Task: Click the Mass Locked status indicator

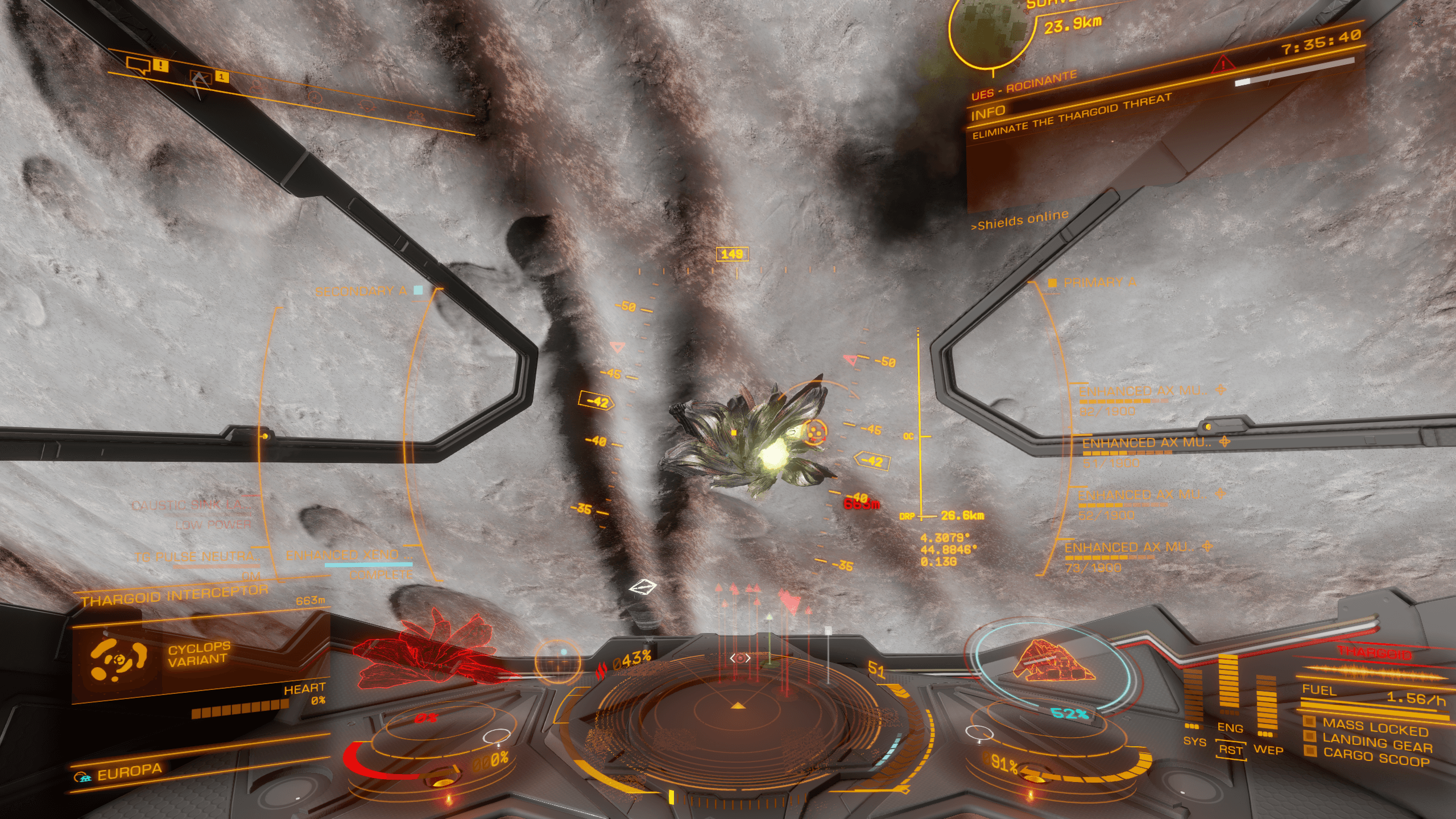Action: (1374, 727)
